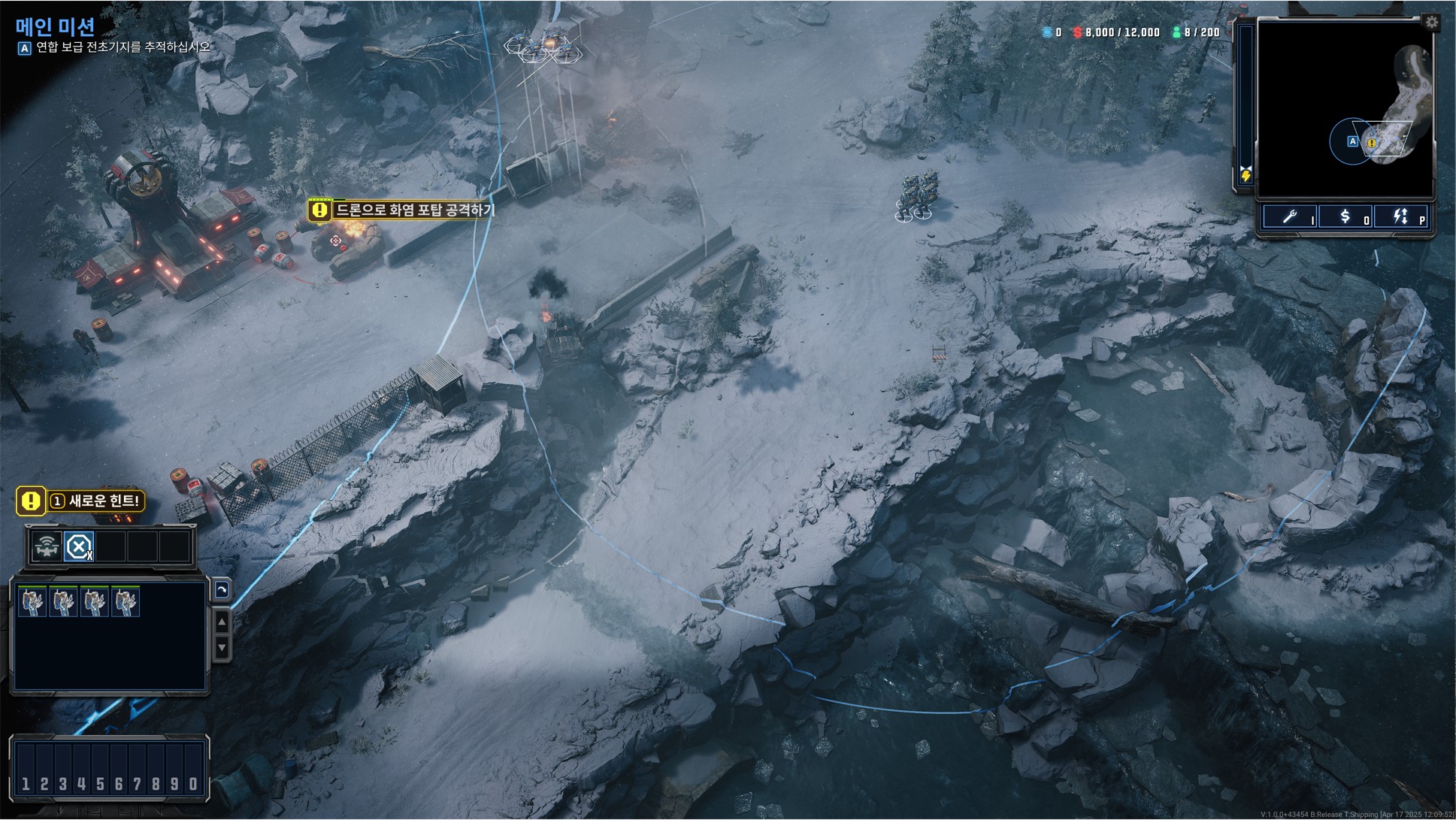
Task: Activate the drone signal ability
Action: (47, 547)
